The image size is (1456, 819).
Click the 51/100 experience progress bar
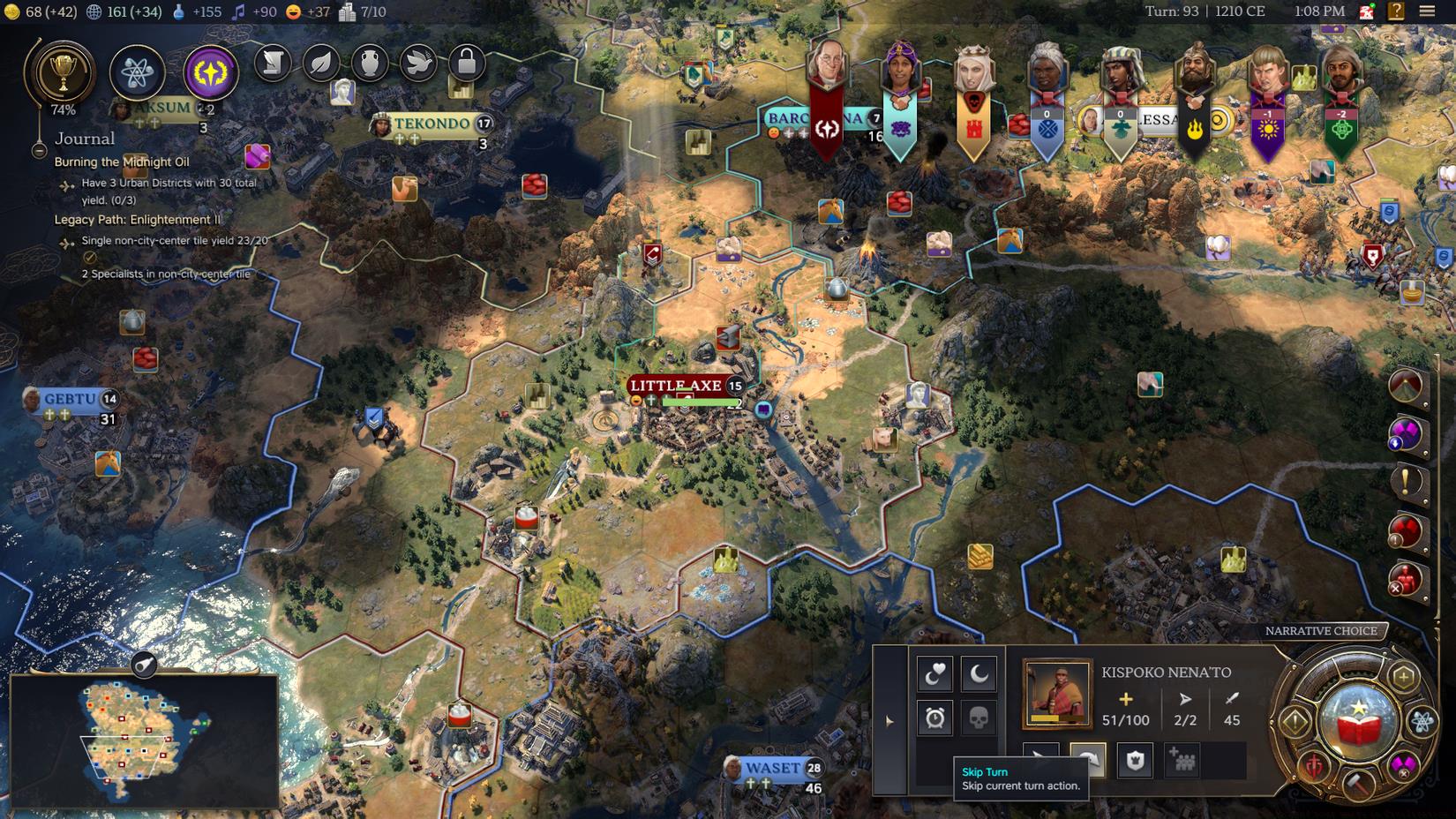click(1125, 720)
